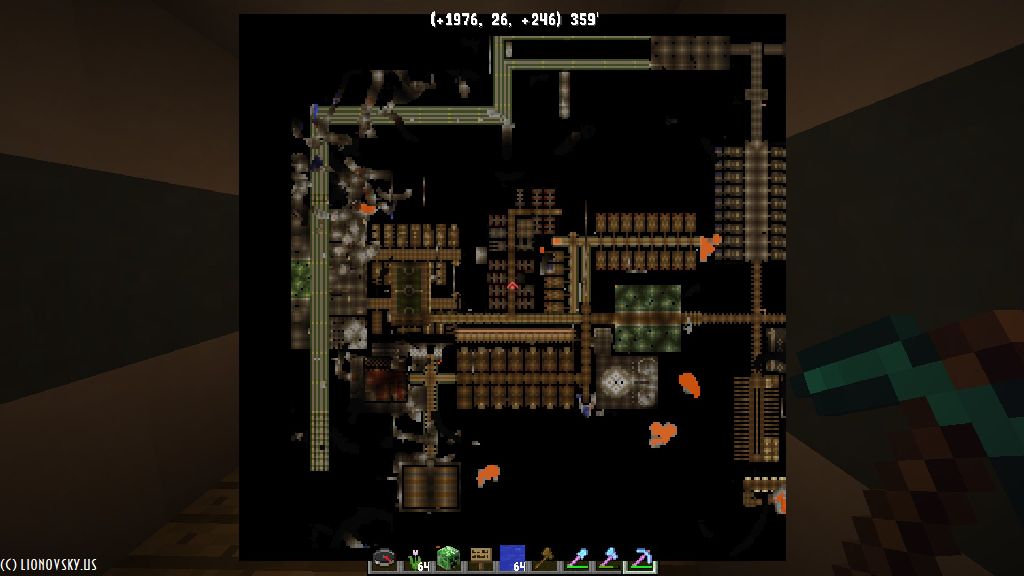Click the red player marker on map
The height and width of the screenshot is (576, 1024).
click(x=513, y=287)
